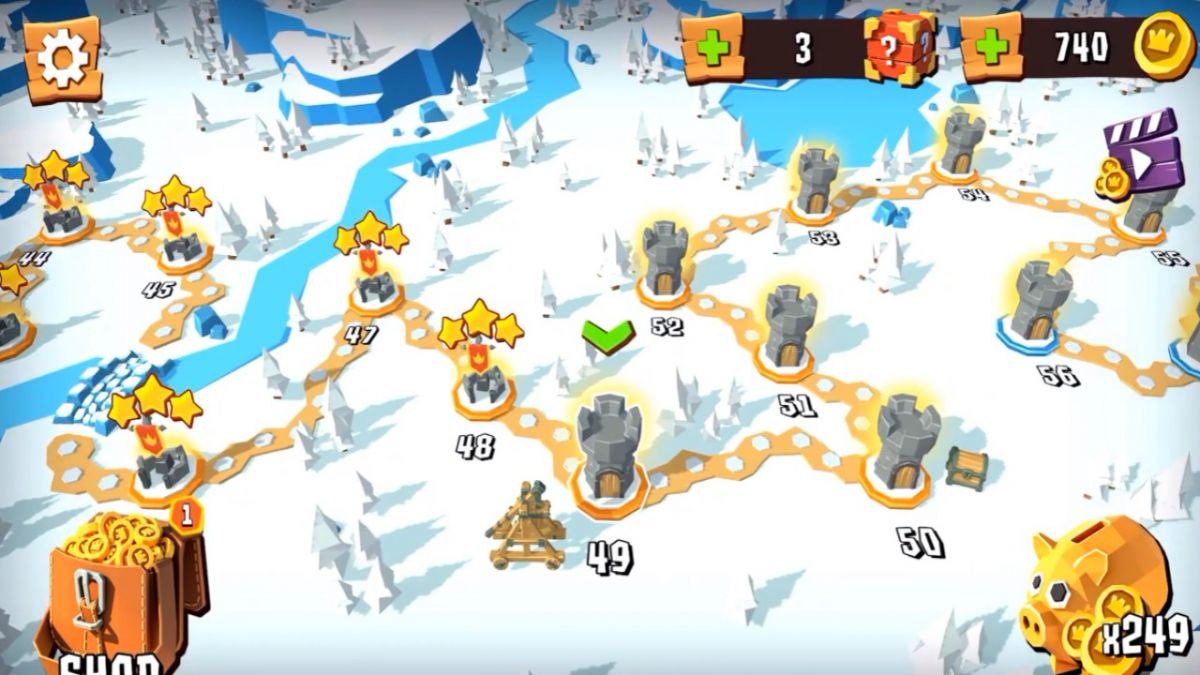Add more mystery dice with the plus button
The image size is (1200, 675).
712,48
